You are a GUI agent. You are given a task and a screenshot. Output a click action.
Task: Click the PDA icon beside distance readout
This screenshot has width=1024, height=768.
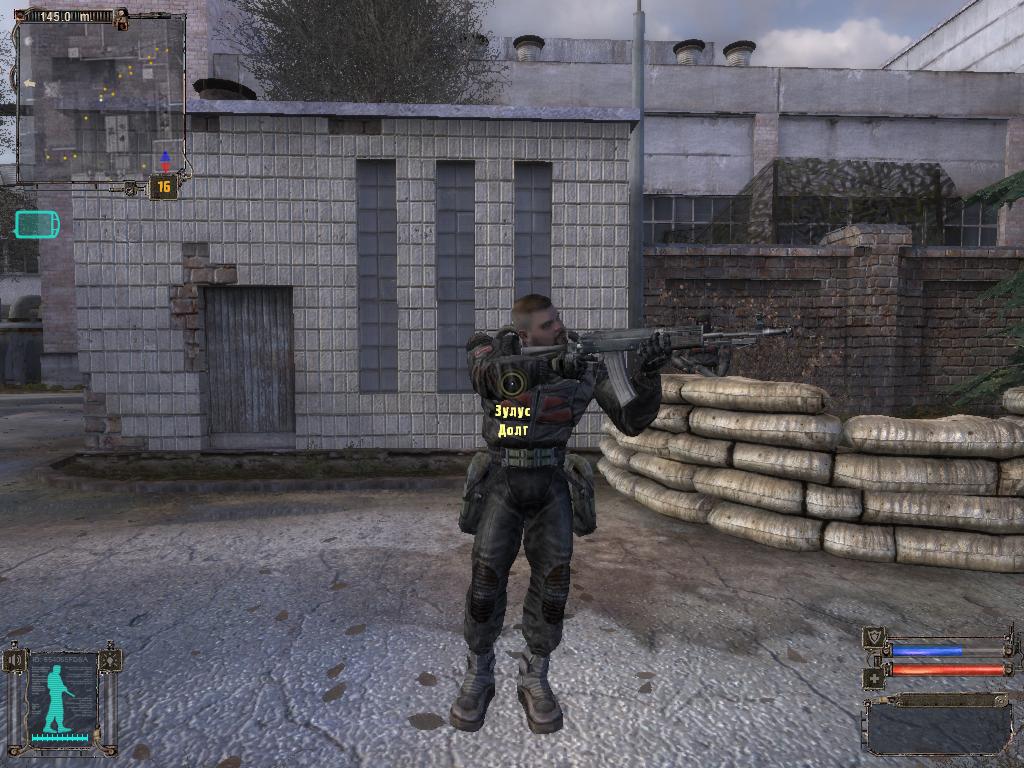click(122, 16)
